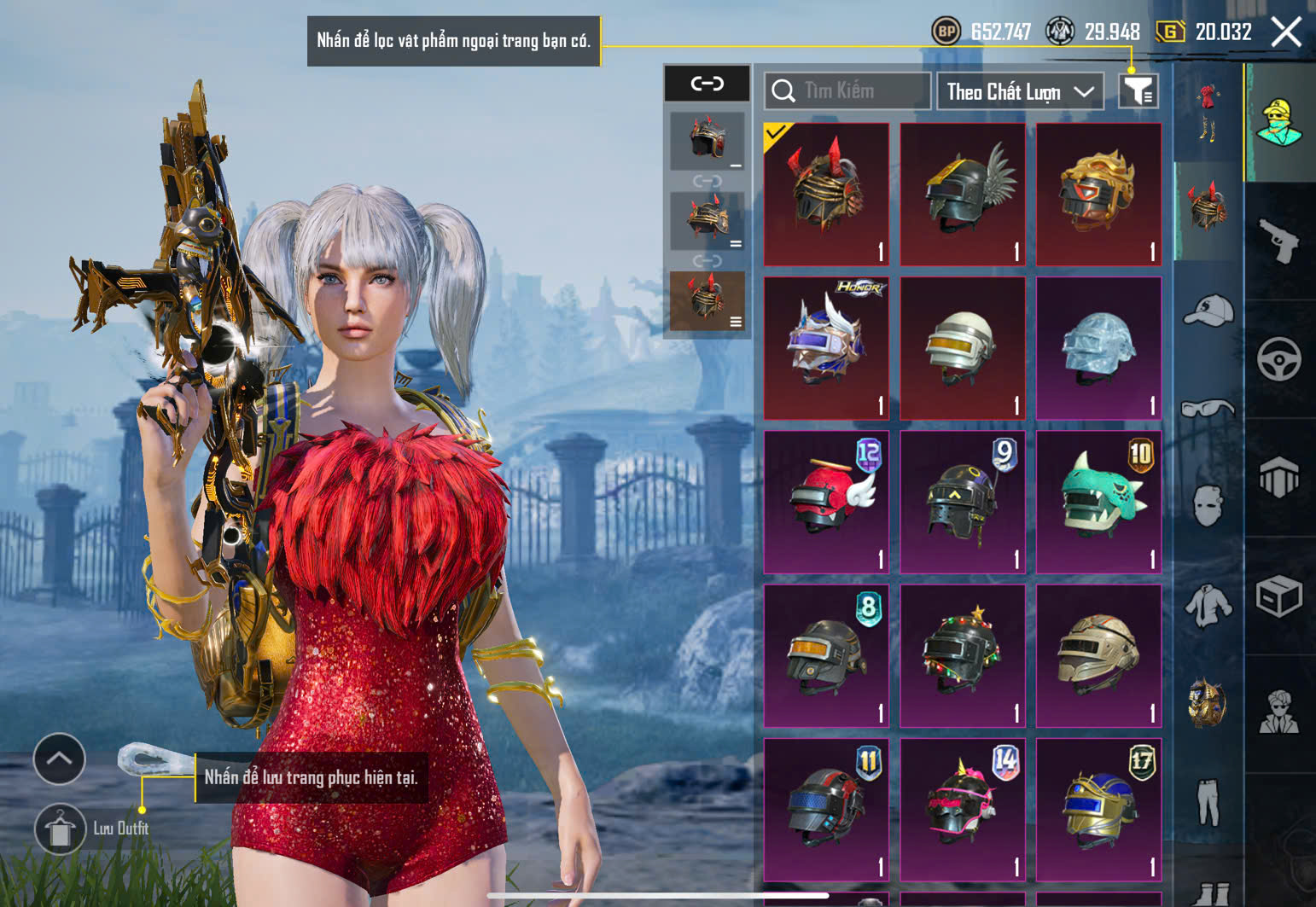Select the pants clothing category
Screen dimensions: 1316x907
click(1208, 802)
